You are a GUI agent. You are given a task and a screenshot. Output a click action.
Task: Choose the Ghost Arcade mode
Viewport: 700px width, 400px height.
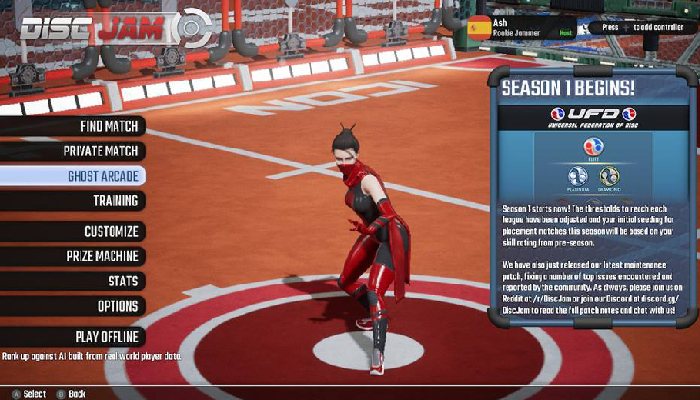102,176
